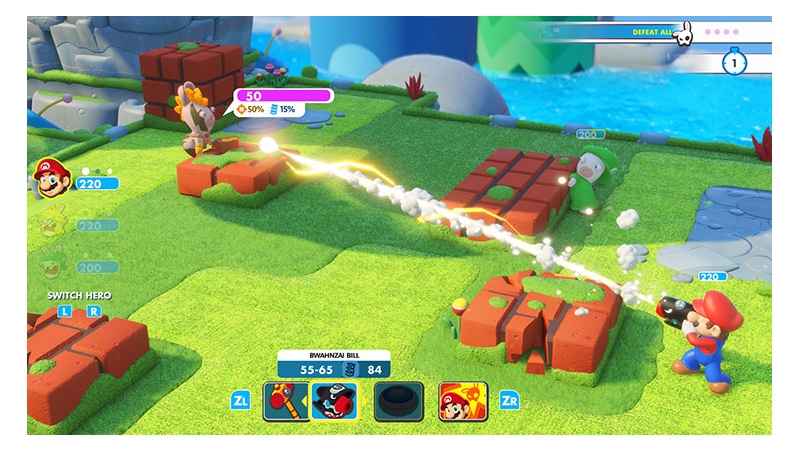Switch to the green Rabbid Luigi portrait
This screenshot has width=800, height=450.
click(x=50, y=264)
